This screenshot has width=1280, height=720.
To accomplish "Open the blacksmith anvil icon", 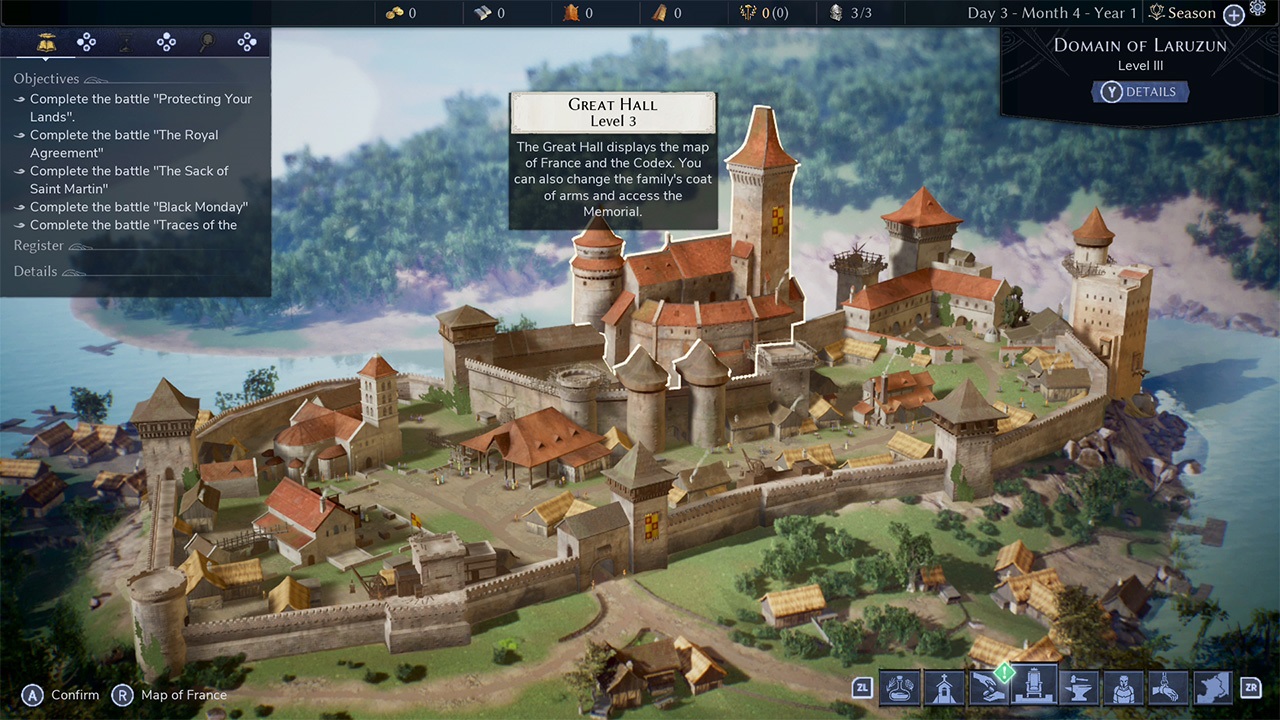I will tap(1078, 688).
